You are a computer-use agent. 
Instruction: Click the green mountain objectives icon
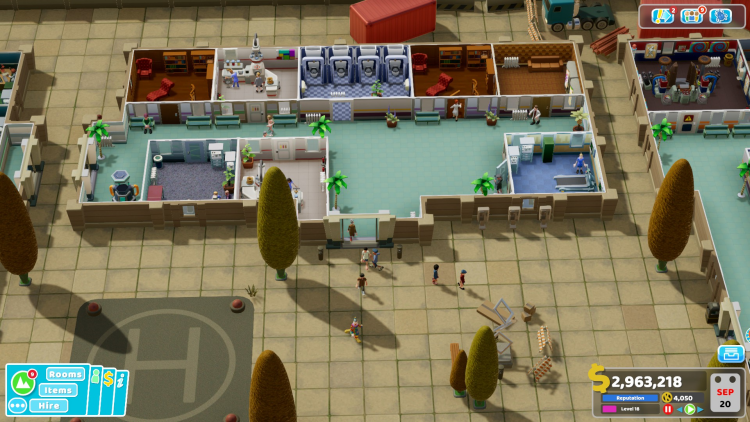22,383
